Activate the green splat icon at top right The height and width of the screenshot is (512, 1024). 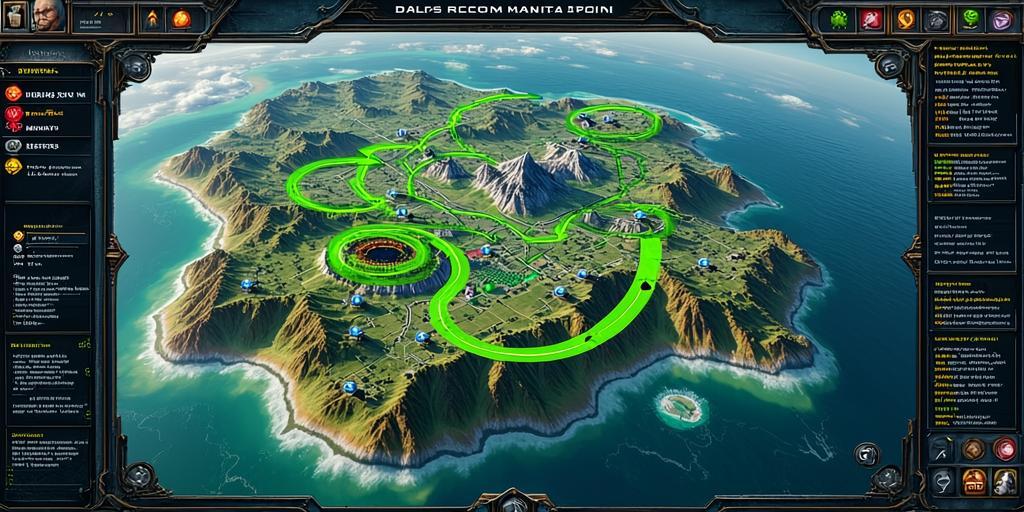[840, 19]
